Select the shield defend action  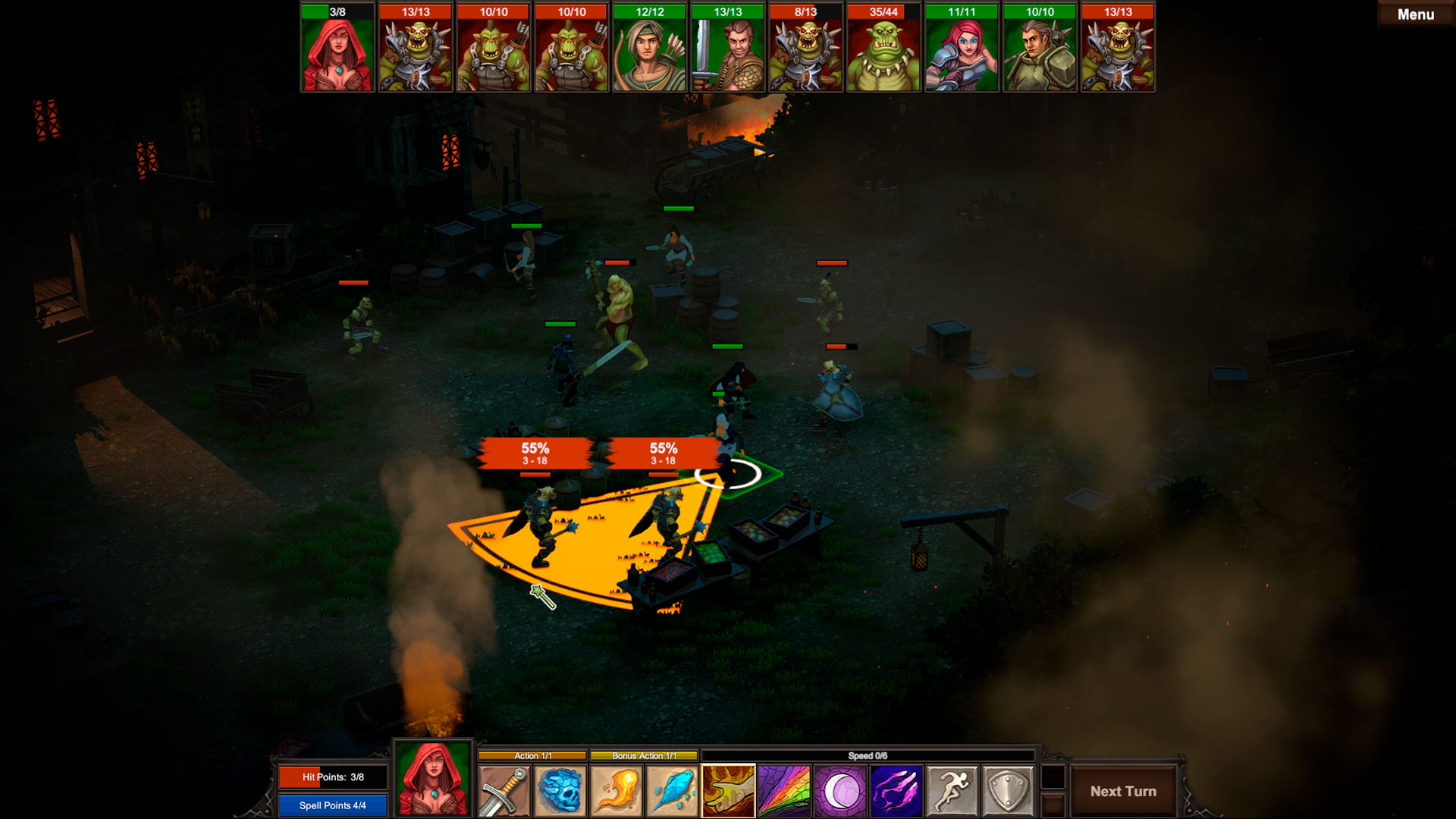tap(1008, 791)
